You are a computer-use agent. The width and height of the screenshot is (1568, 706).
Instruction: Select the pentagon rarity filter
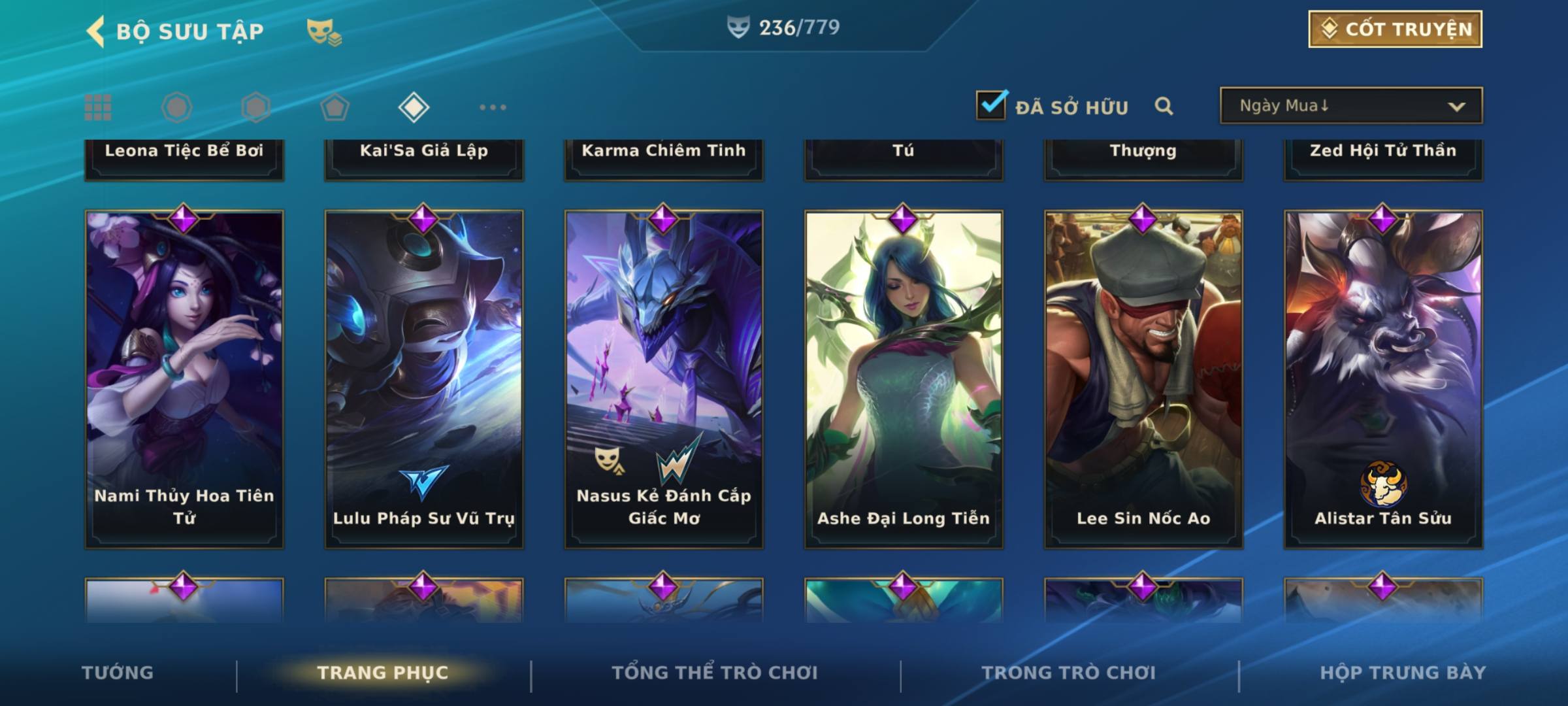pyautogui.click(x=335, y=107)
